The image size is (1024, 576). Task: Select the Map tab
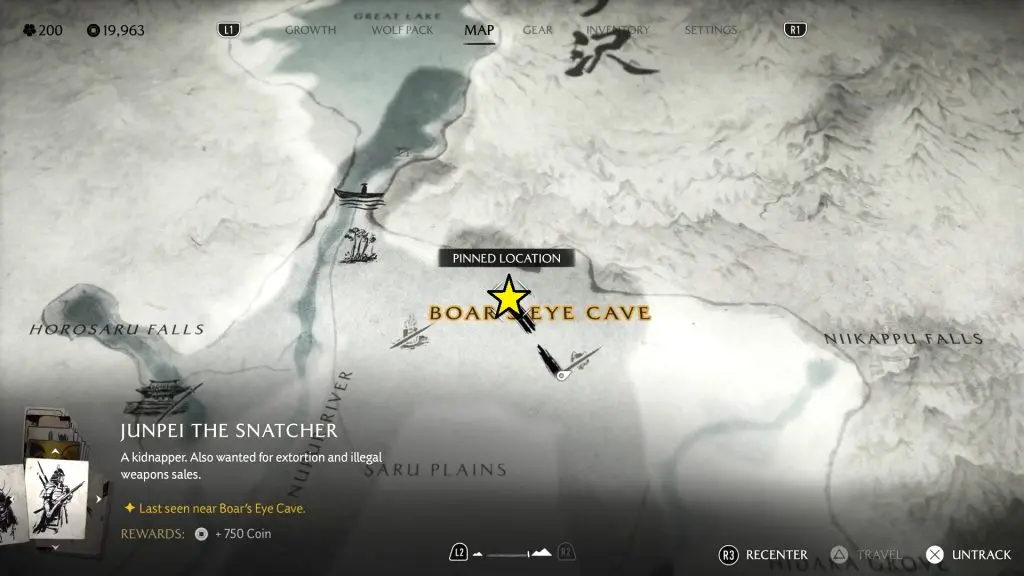coord(479,30)
